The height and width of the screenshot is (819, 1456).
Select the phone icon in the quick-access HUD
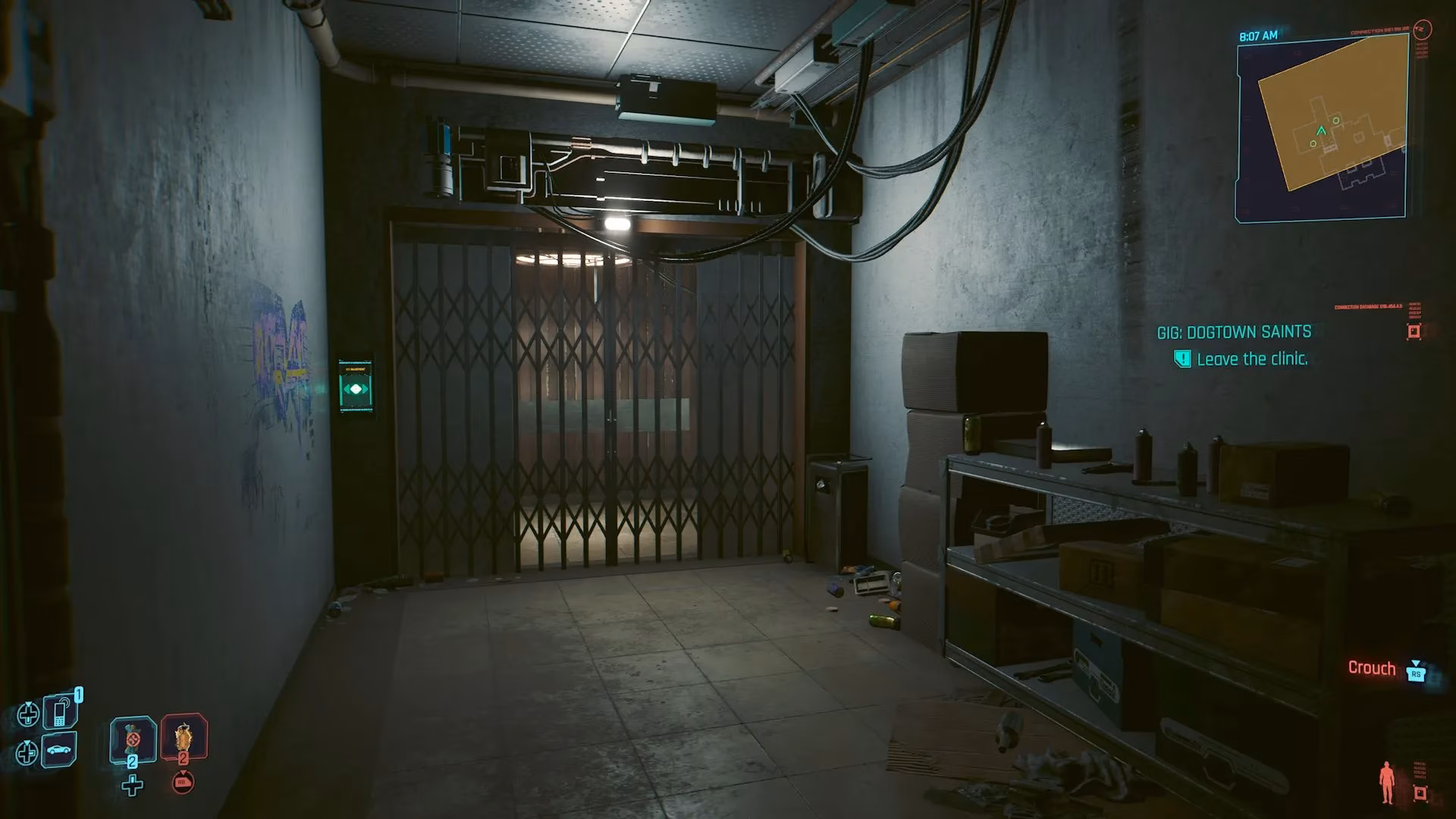point(60,712)
